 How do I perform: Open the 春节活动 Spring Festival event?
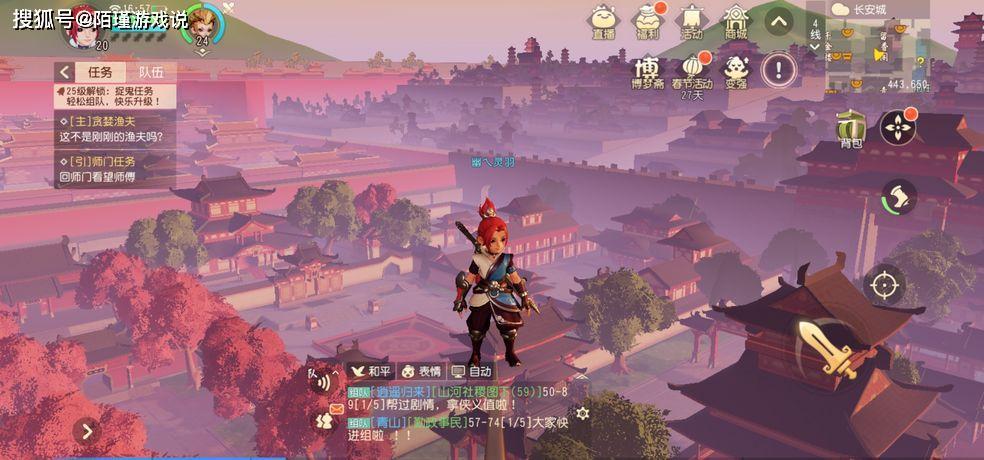(x=691, y=71)
